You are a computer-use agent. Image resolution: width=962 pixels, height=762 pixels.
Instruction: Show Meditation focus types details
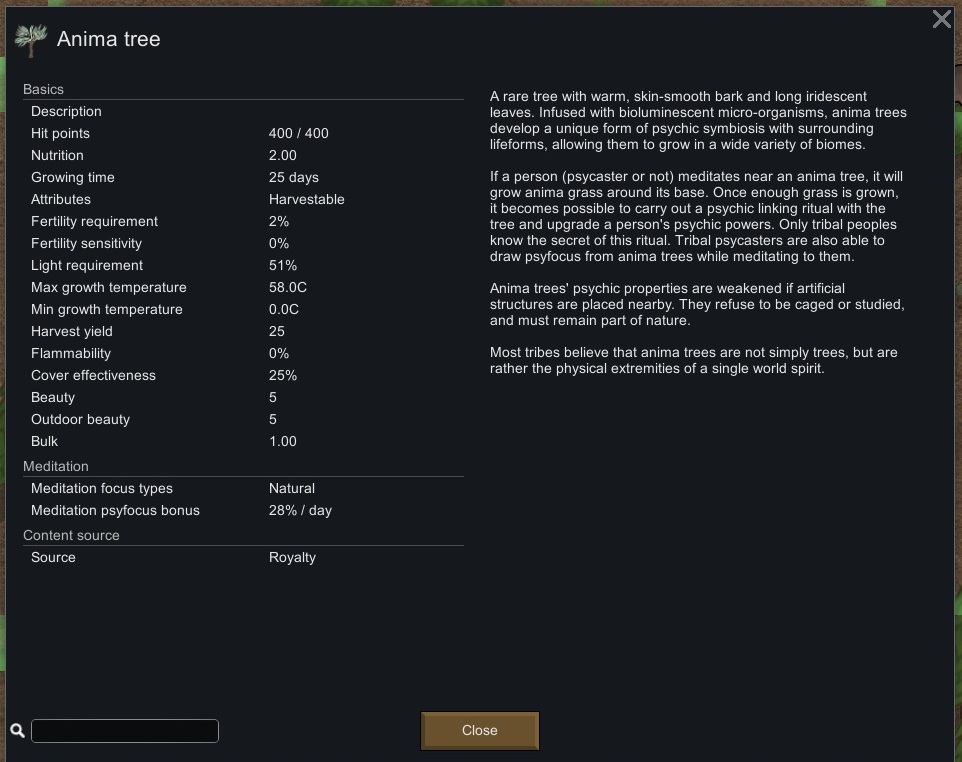pyautogui.click(x=243, y=488)
